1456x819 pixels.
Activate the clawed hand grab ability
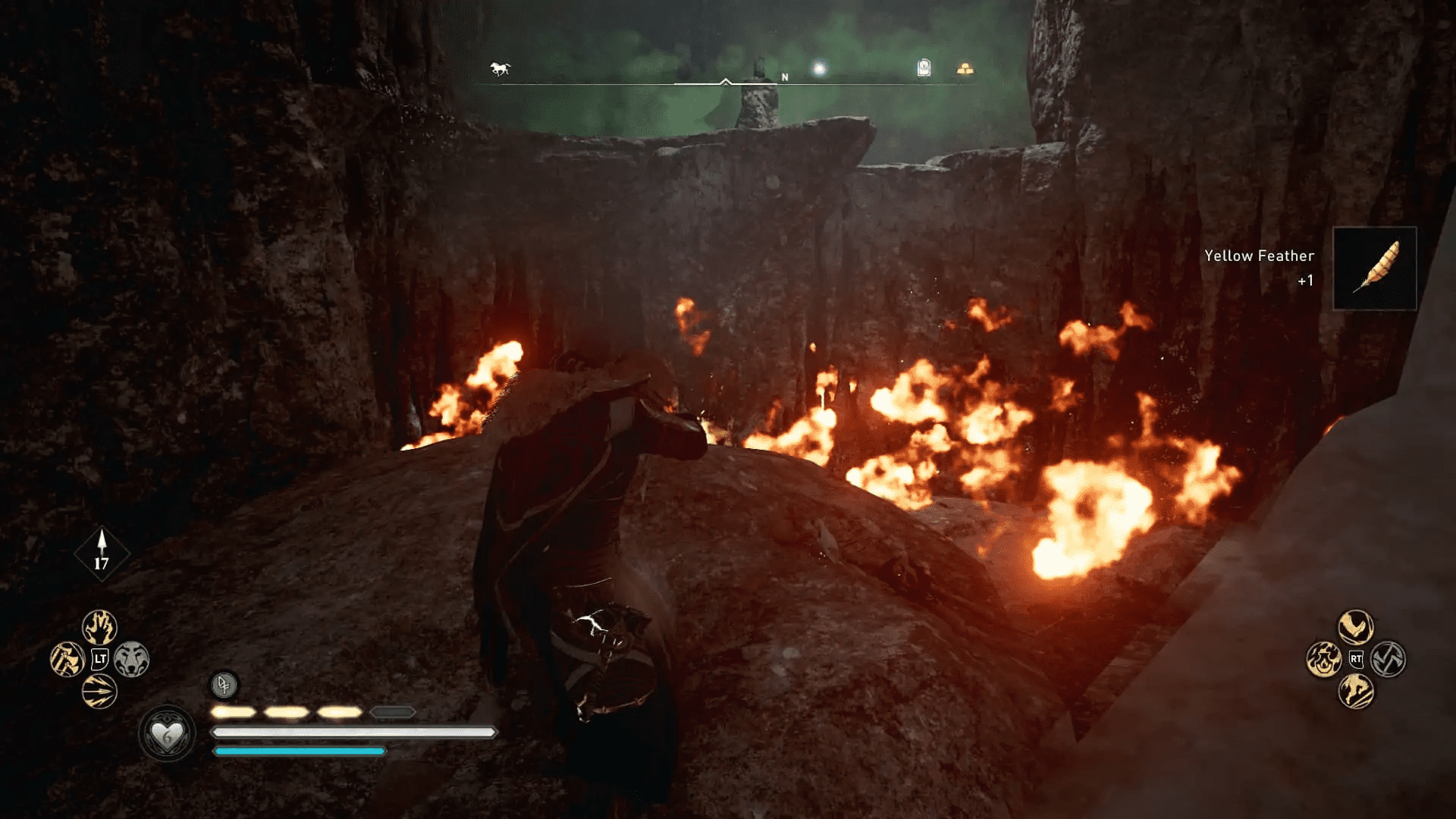pyautogui.click(x=99, y=627)
